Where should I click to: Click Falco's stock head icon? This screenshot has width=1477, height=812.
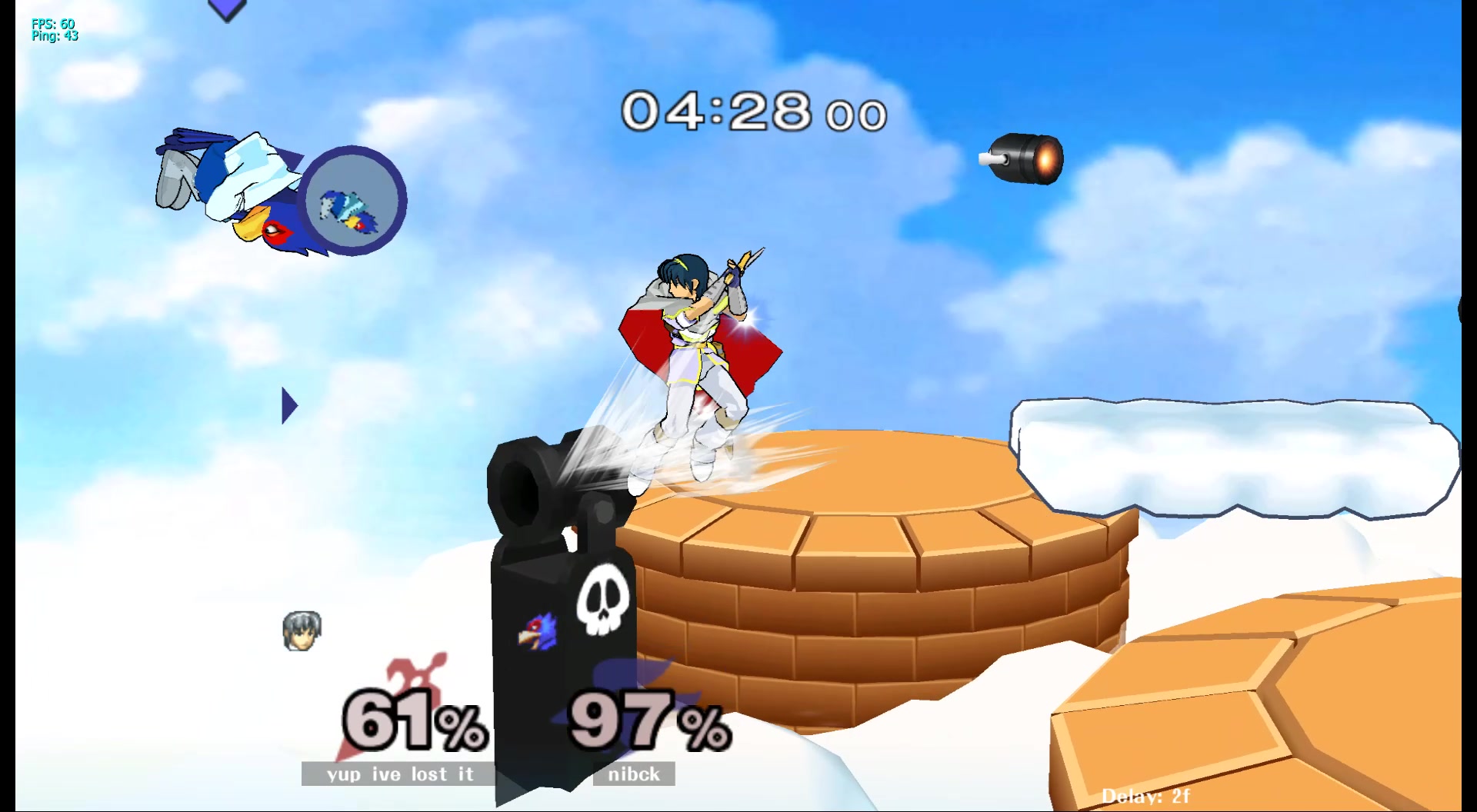(x=538, y=631)
